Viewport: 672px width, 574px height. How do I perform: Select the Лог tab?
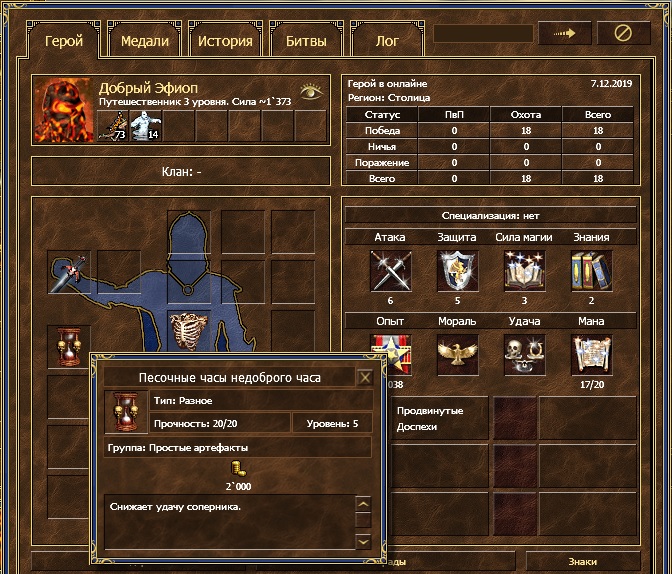(x=386, y=41)
